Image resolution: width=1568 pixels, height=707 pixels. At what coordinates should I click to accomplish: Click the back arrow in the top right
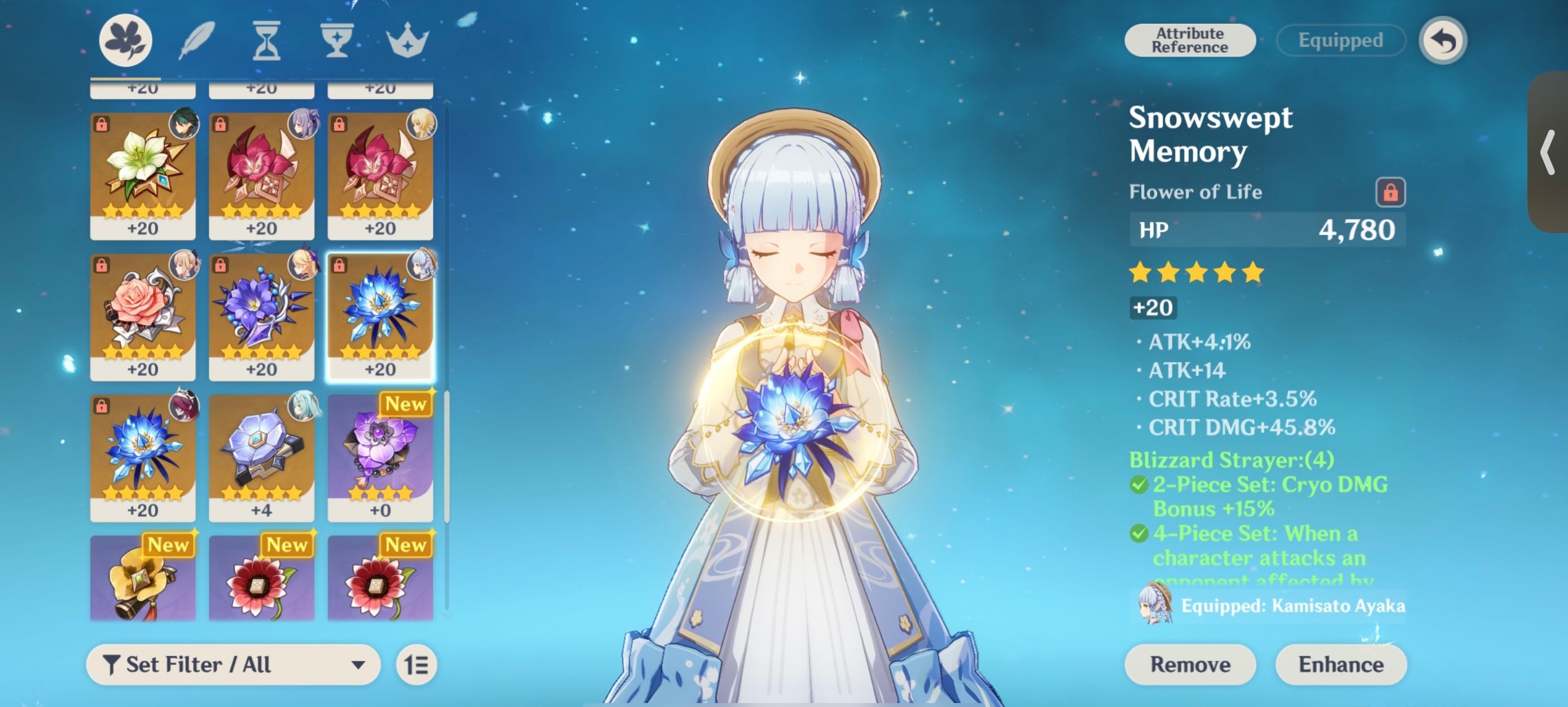point(1443,39)
